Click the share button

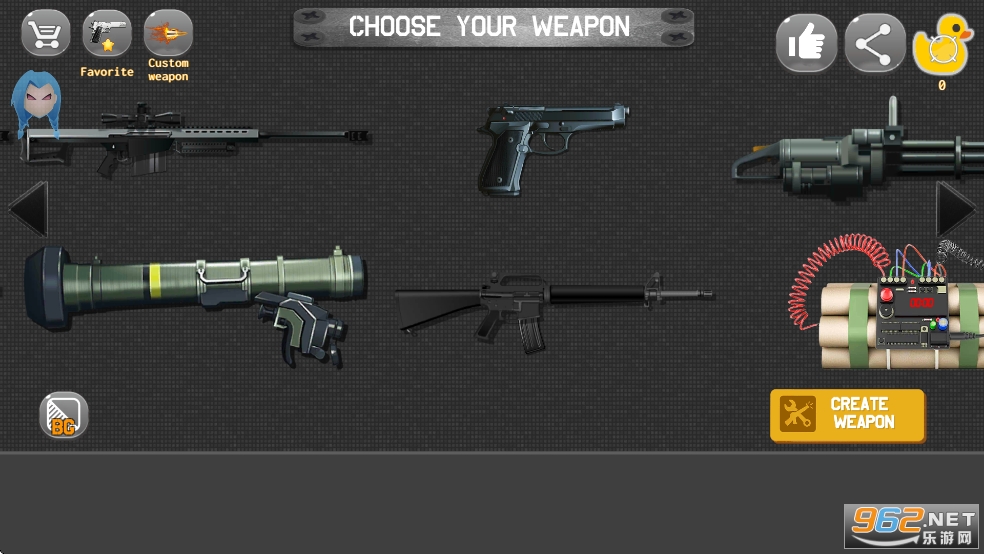pos(875,44)
